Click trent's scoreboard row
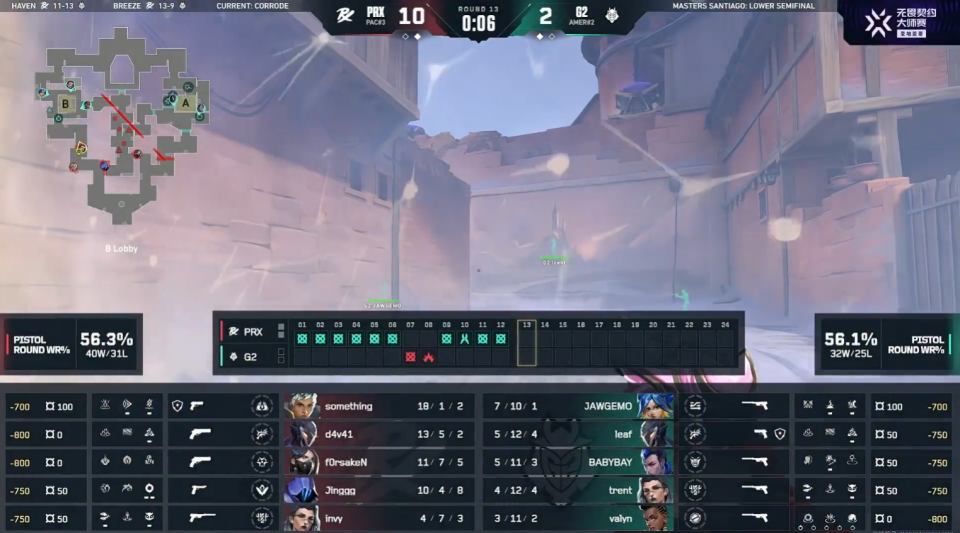This screenshot has width=960, height=533. pos(578,490)
